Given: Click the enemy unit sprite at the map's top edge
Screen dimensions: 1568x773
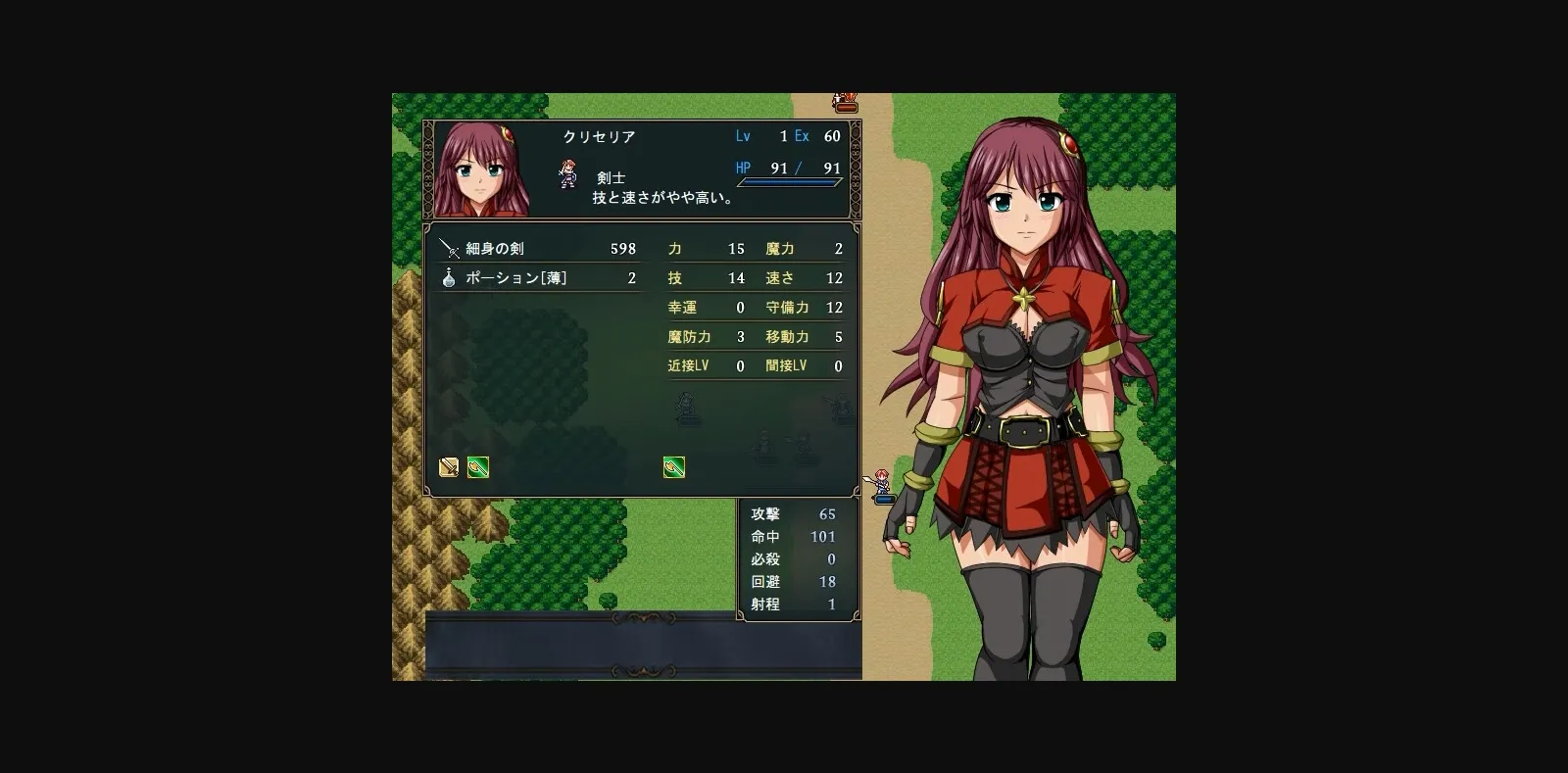Looking at the screenshot, I should (844, 97).
